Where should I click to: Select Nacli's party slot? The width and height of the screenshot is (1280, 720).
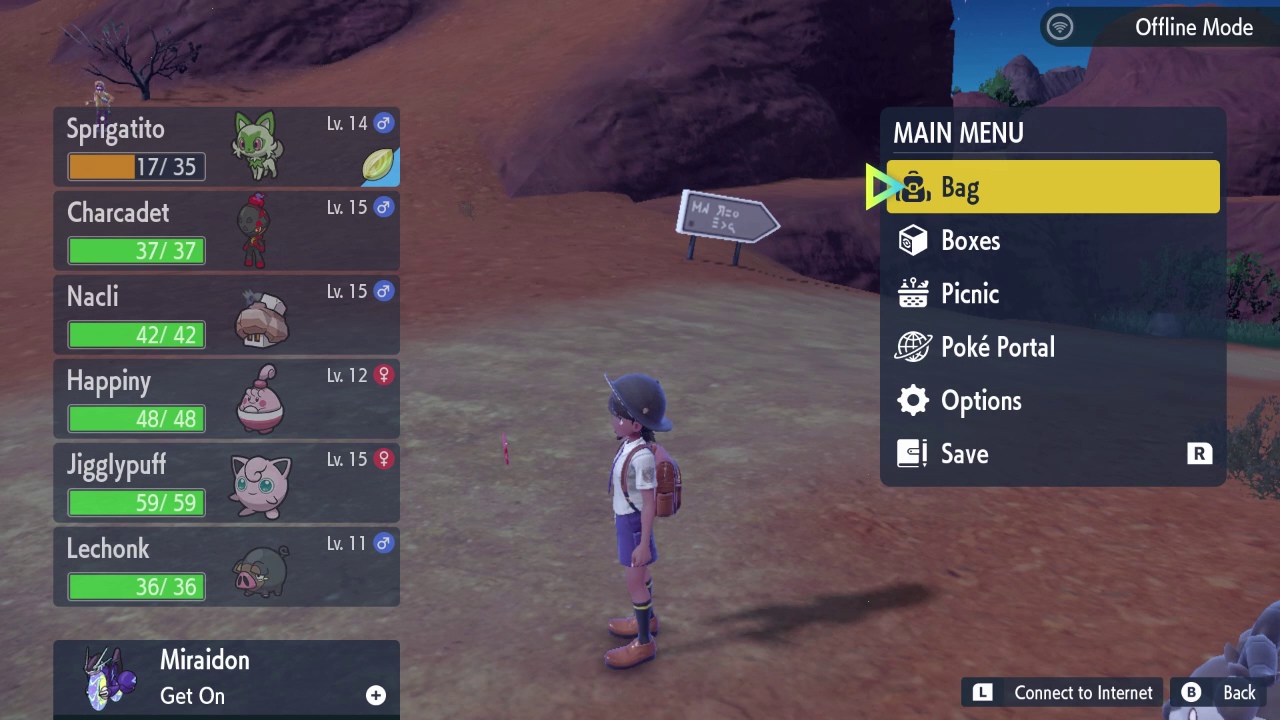click(225, 315)
